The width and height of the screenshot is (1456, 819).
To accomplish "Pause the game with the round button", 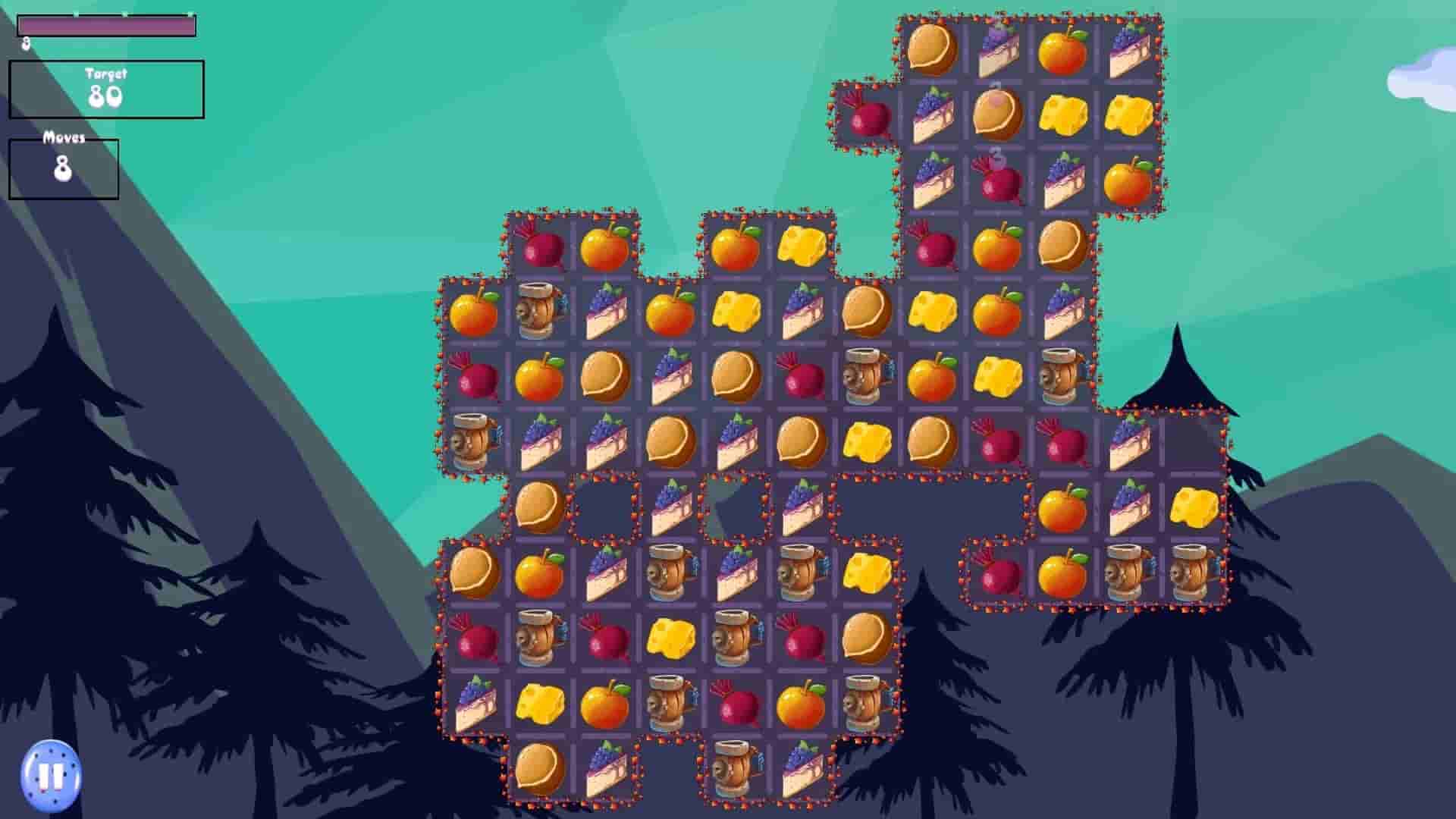I will 51,775.
